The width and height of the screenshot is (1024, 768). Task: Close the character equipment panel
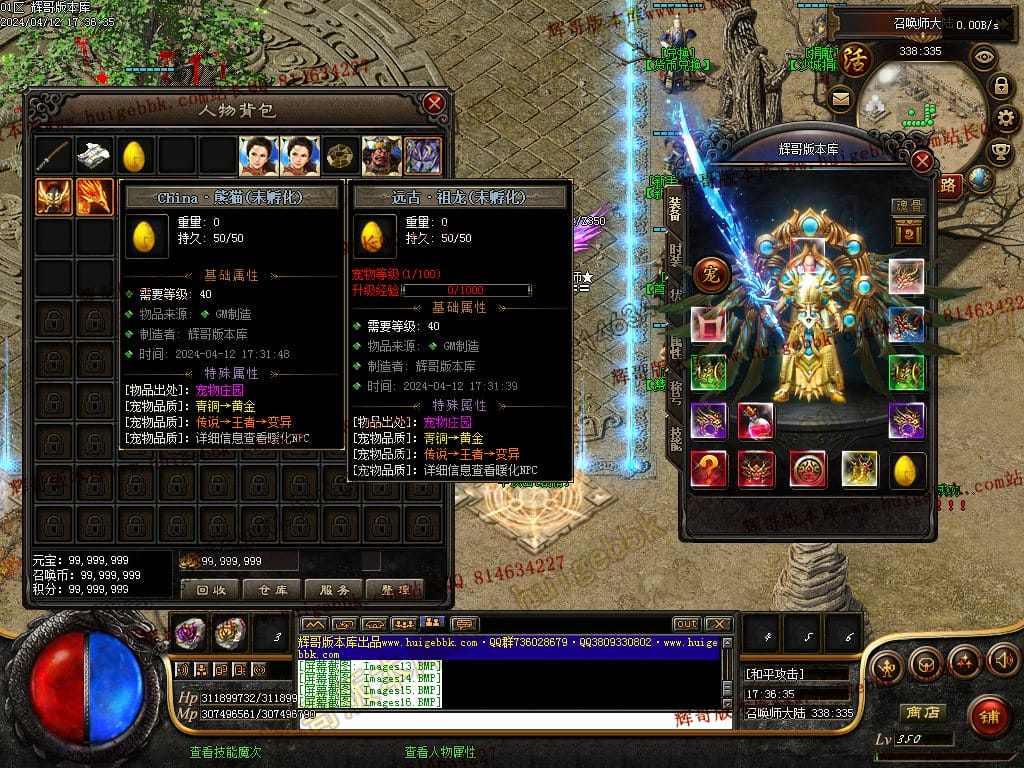point(922,160)
